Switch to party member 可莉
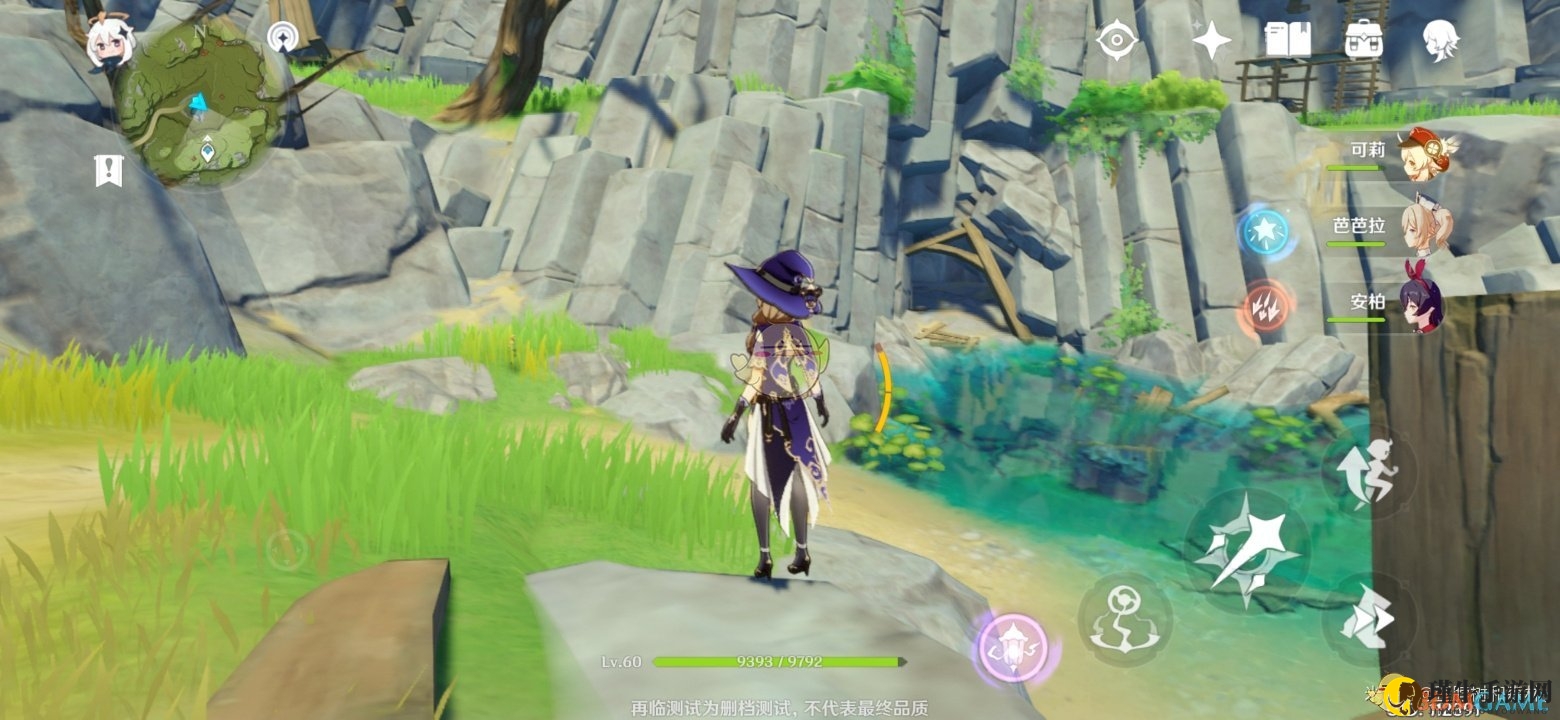 1420,155
